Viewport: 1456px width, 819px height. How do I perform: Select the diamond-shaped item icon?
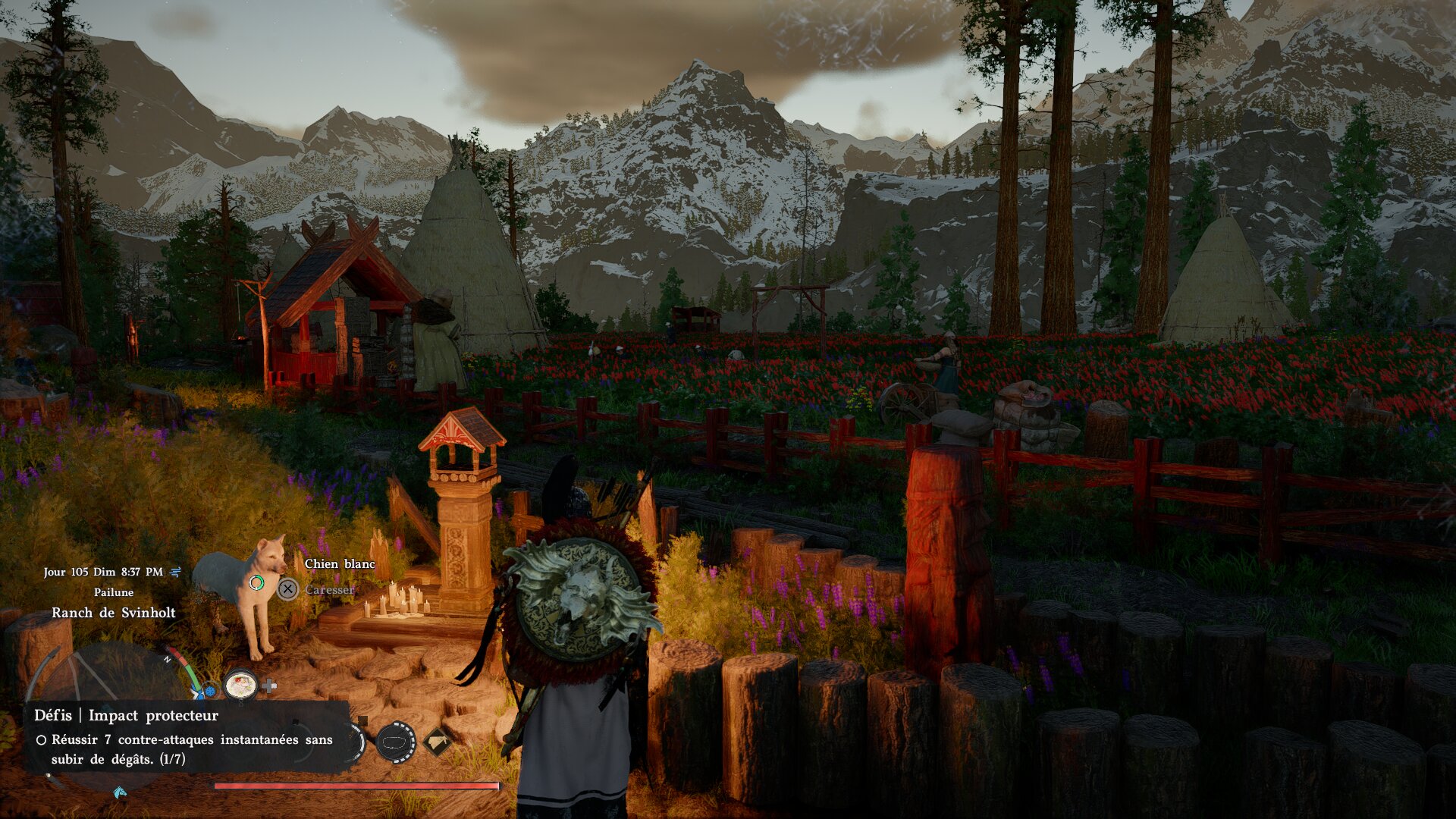click(436, 742)
